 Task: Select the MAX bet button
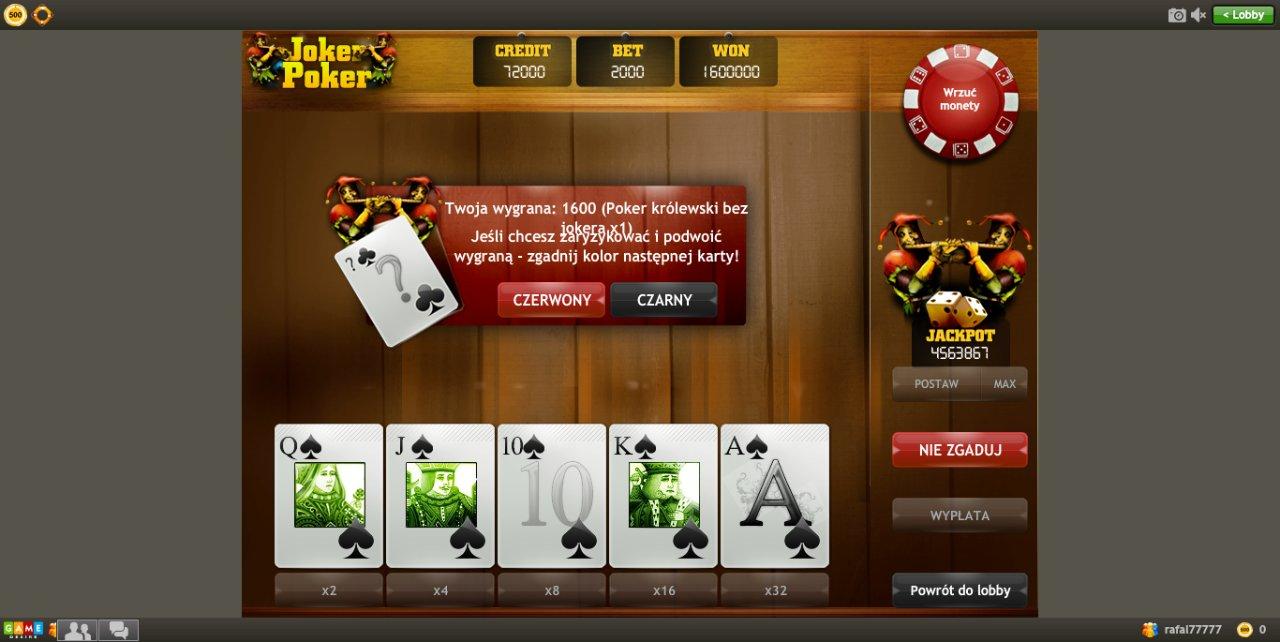1004,384
